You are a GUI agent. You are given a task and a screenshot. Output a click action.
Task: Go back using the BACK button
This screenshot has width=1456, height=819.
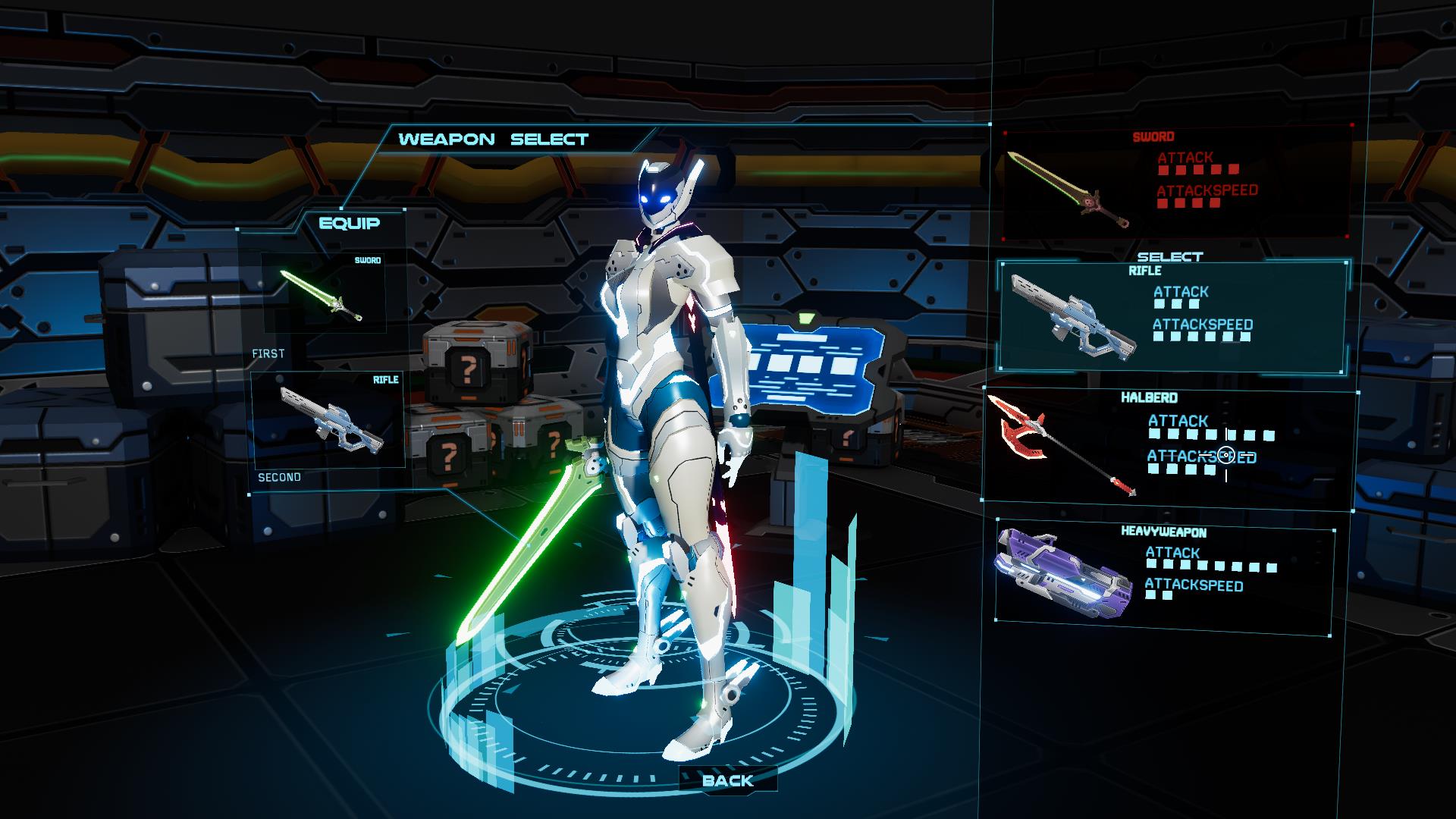coord(727,780)
